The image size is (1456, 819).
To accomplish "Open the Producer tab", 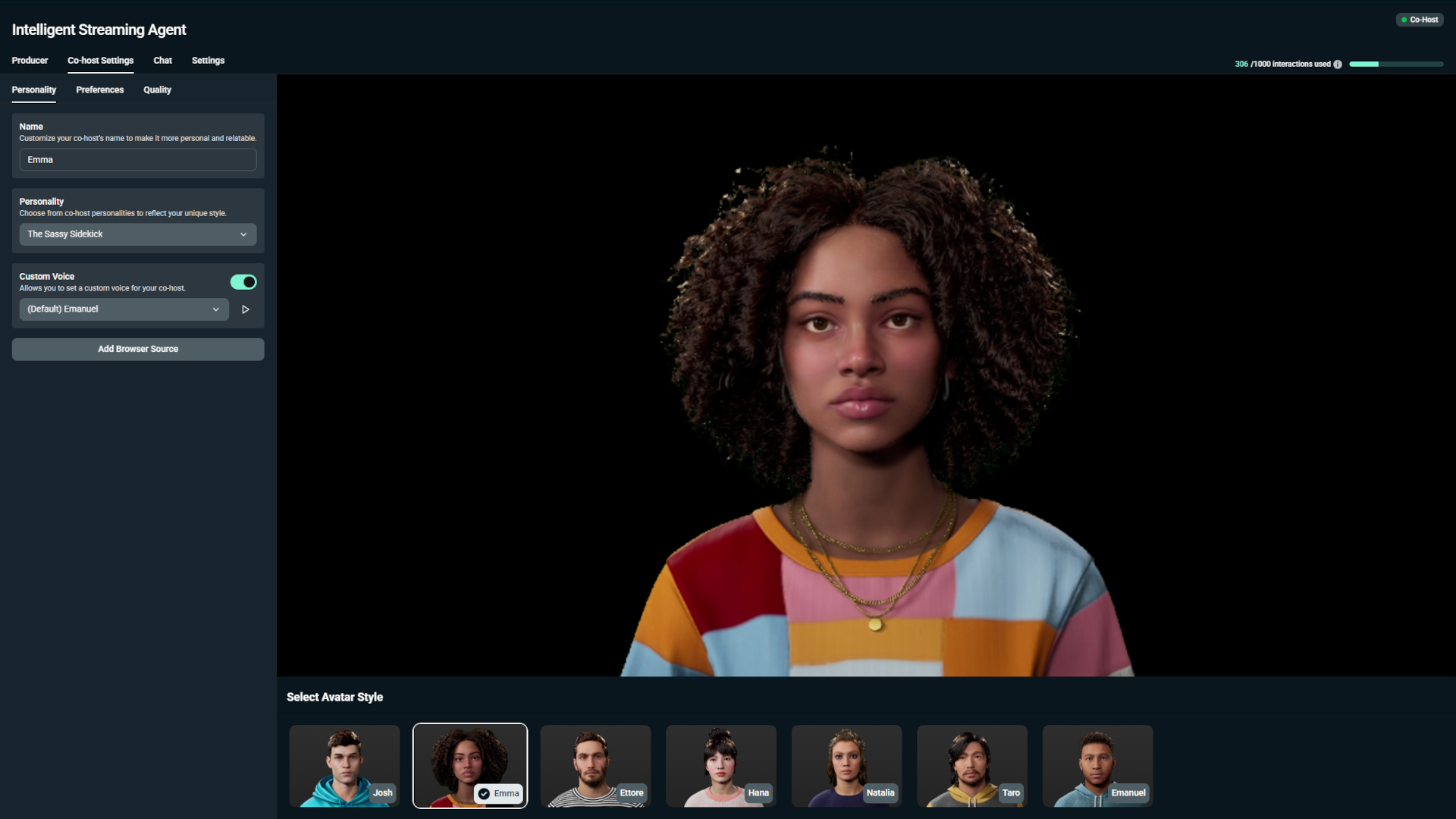I will tap(30, 61).
